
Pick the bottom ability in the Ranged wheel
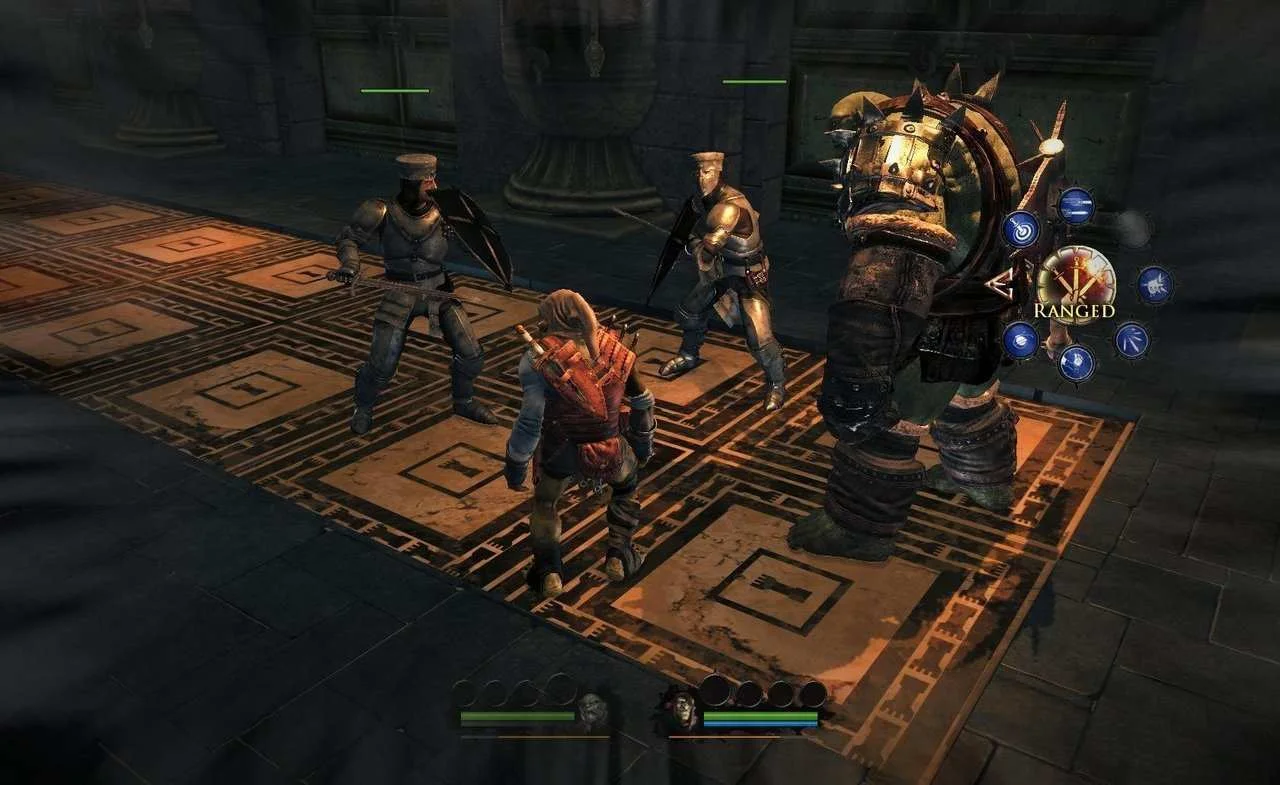tap(1076, 362)
